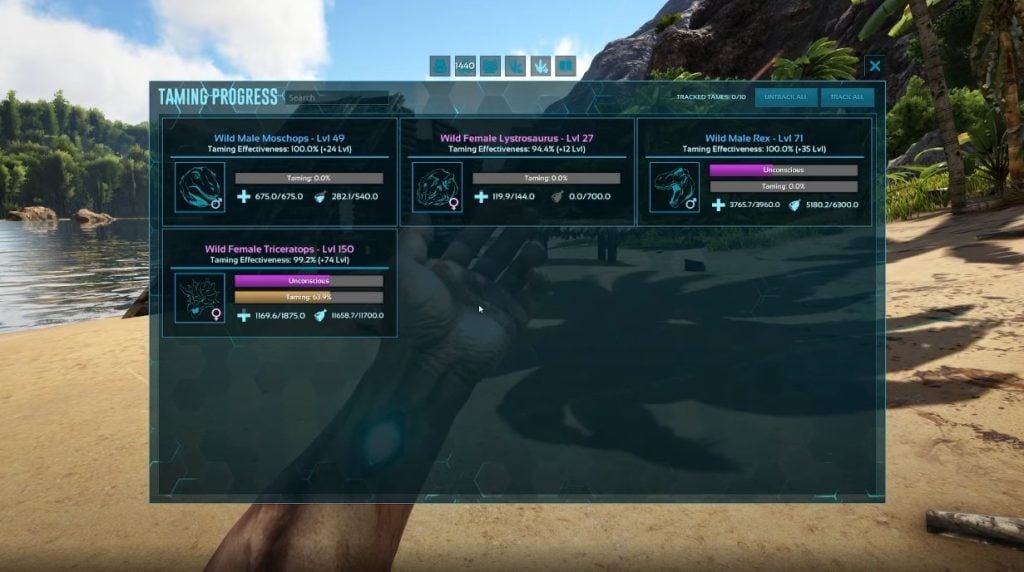Select the Wild Male Moschops card
Image resolution: width=1024 pixels, height=572 pixels.
[279, 172]
